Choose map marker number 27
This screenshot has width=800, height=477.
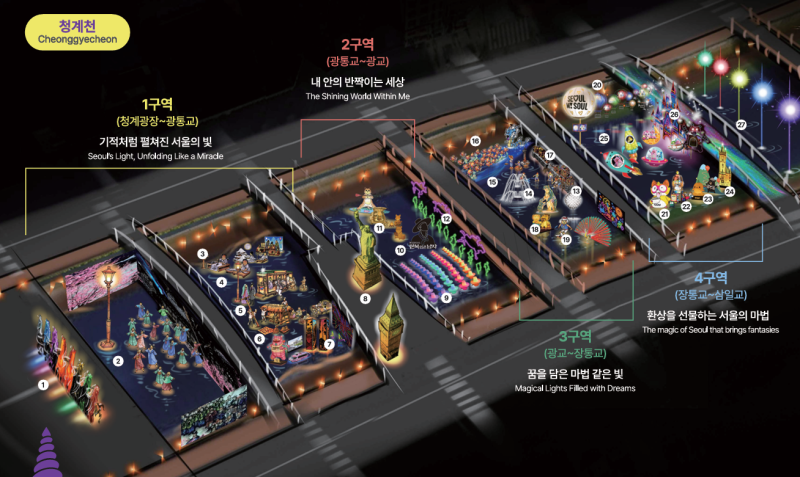coord(741,125)
